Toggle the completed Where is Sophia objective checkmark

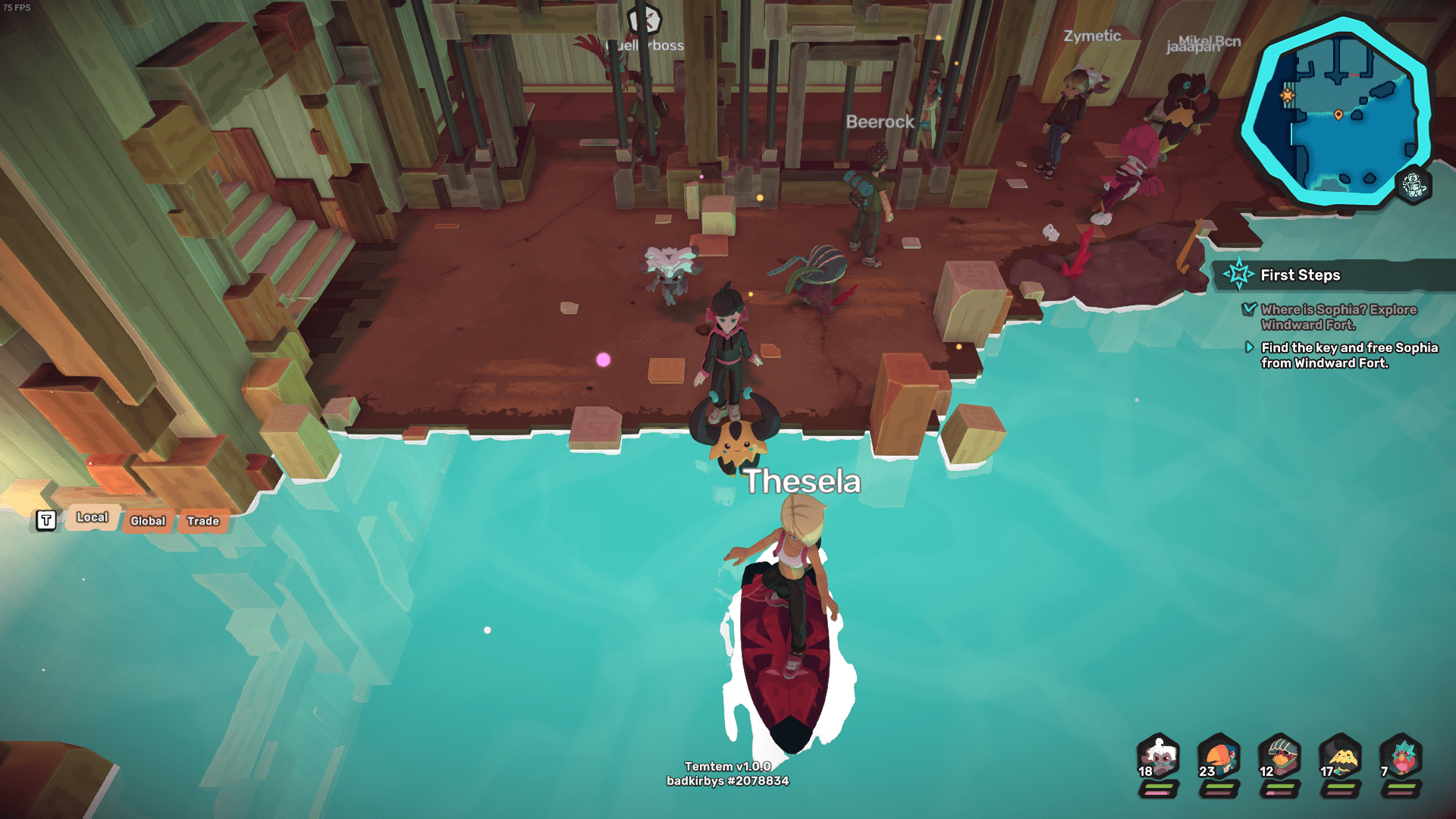[1250, 310]
